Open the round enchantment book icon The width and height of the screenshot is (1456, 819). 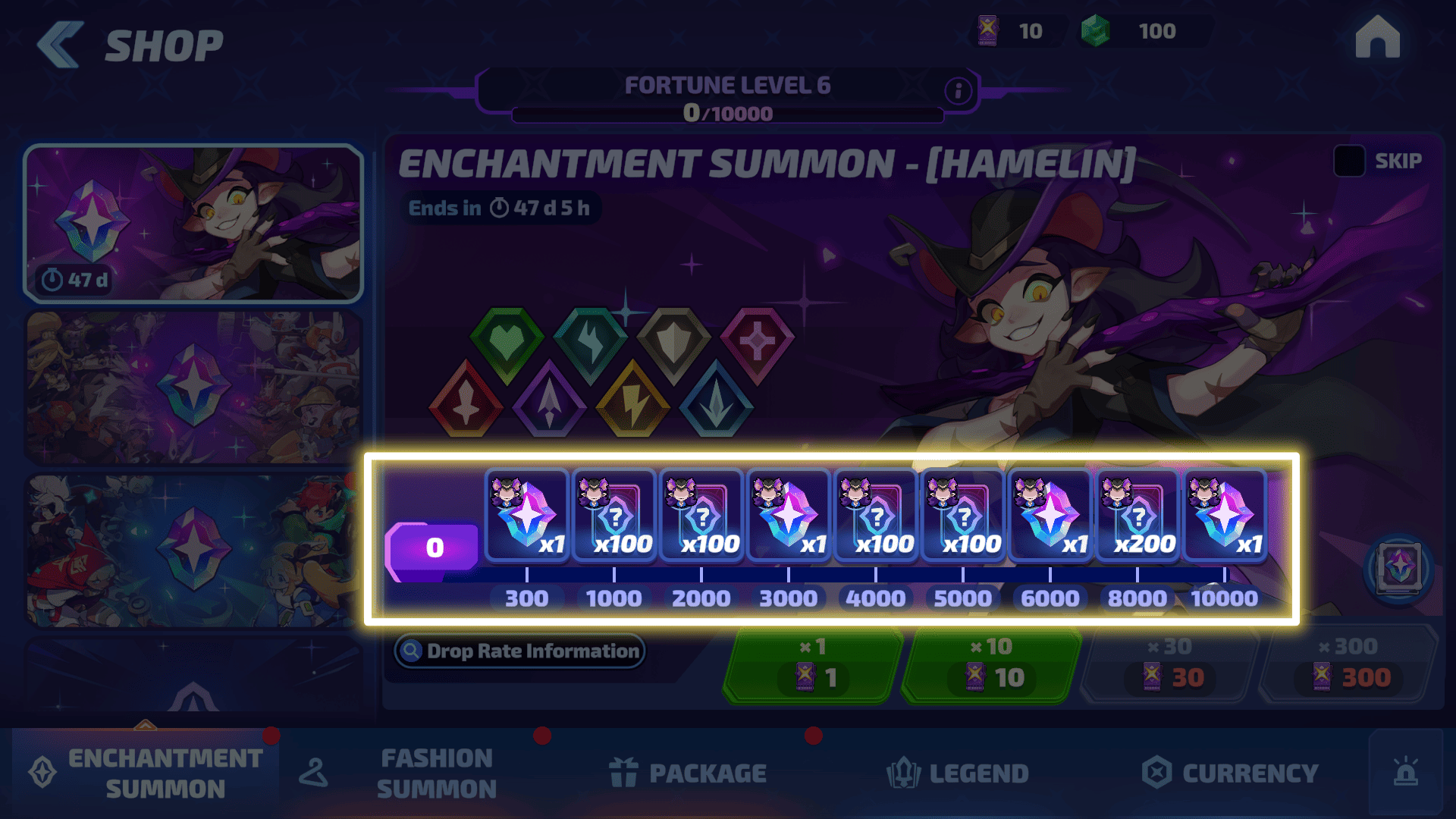point(1398,568)
